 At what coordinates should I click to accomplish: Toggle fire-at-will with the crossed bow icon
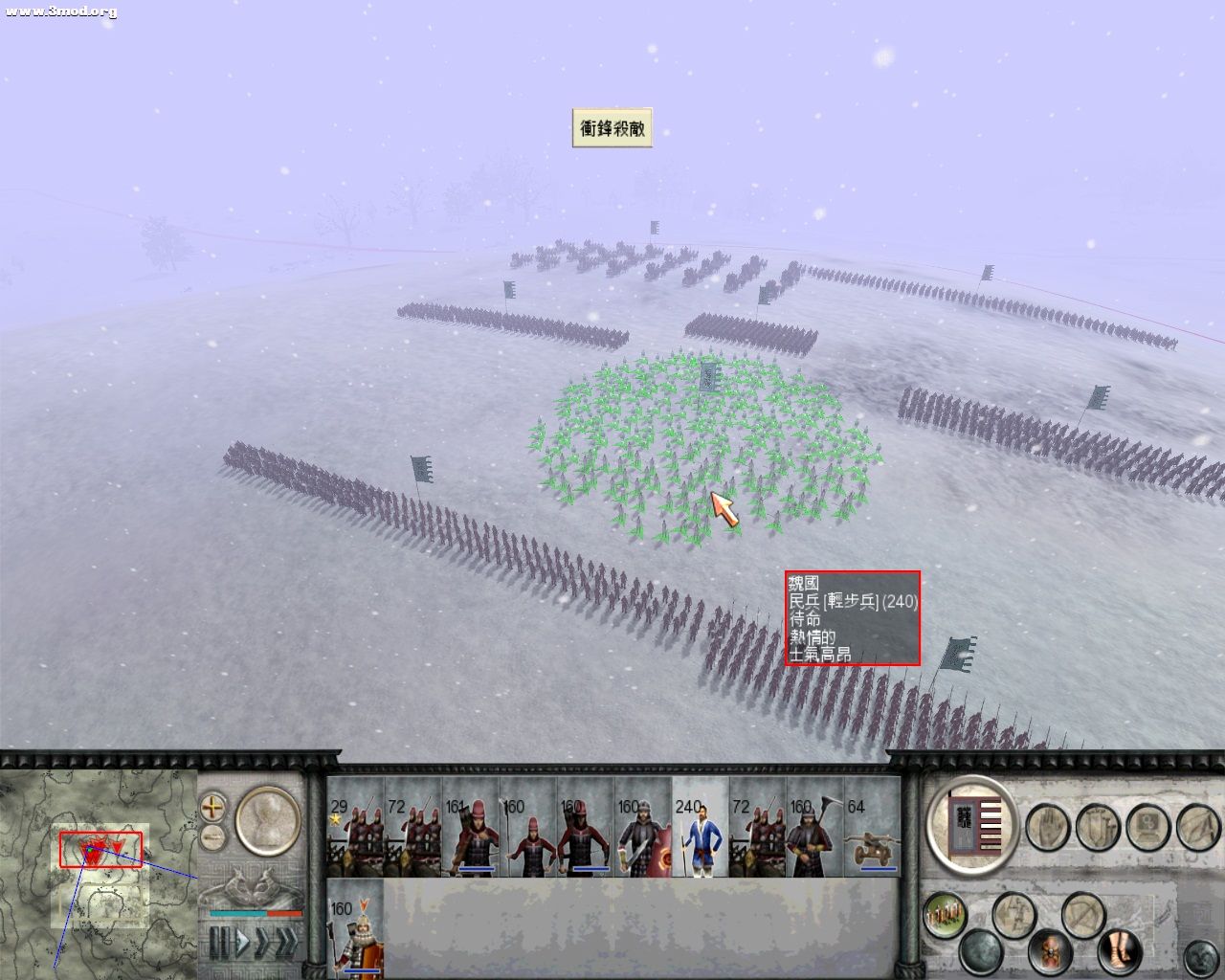pyautogui.click(x=1082, y=915)
